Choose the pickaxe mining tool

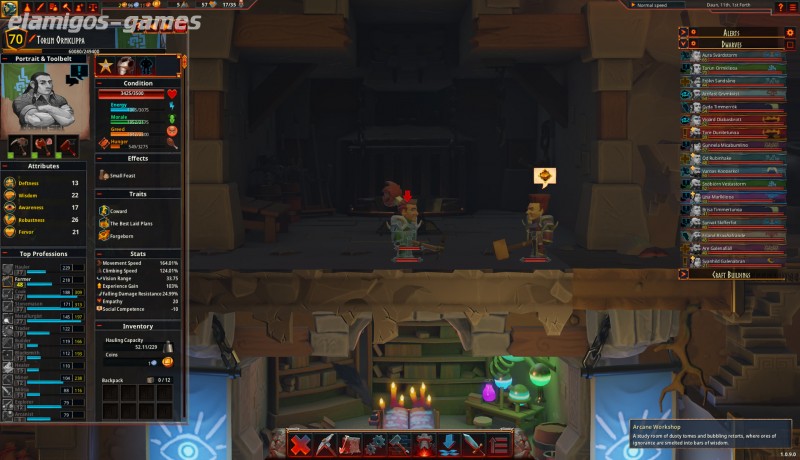(x=326, y=444)
